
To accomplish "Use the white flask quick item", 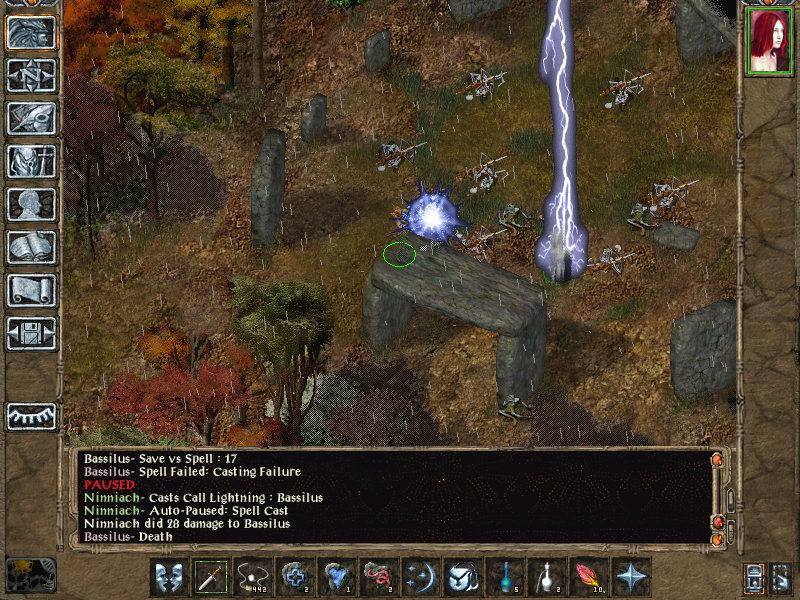I will click(x=547, y=577).
